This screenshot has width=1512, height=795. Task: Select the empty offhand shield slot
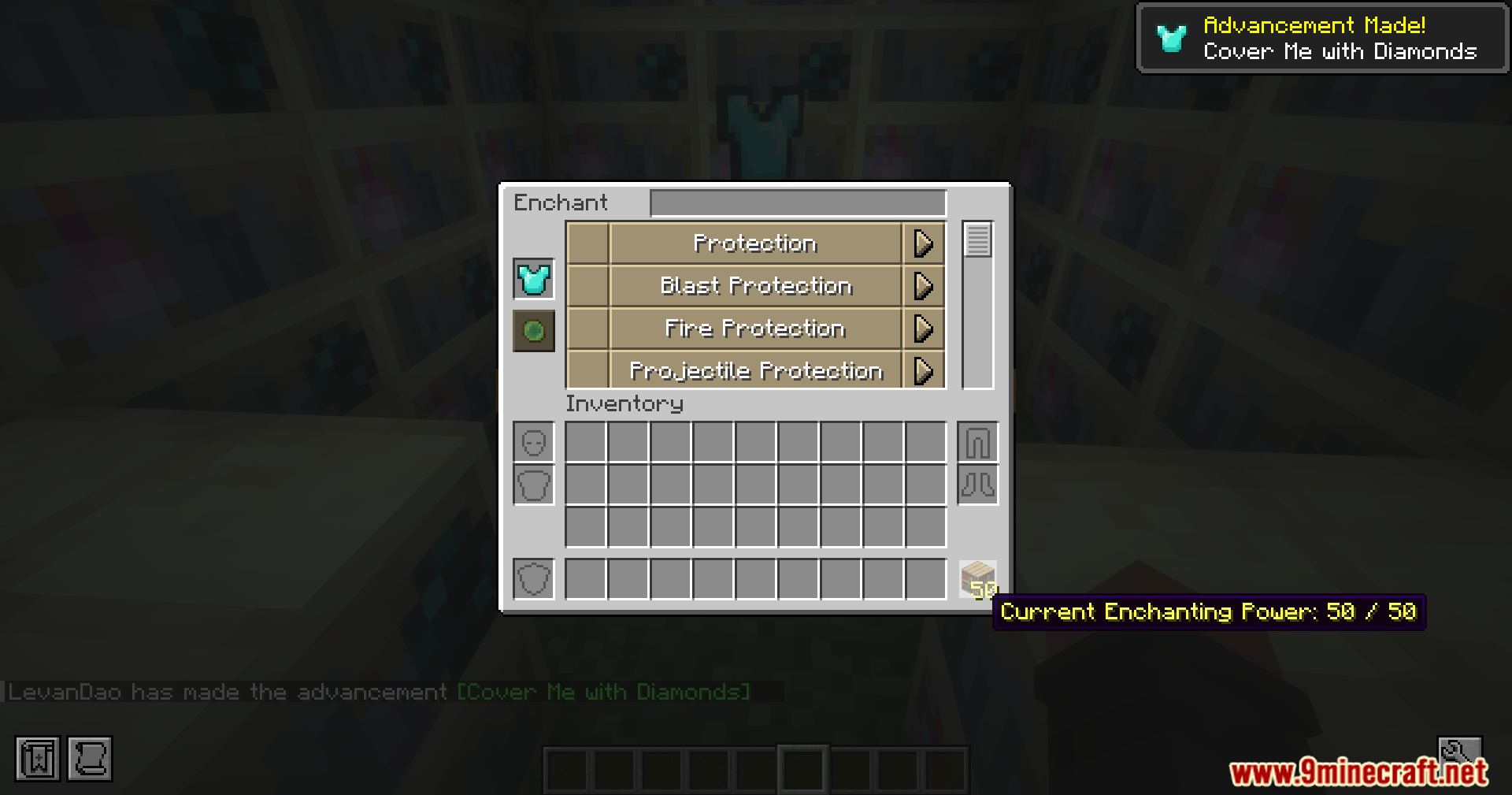pos(533,578)
